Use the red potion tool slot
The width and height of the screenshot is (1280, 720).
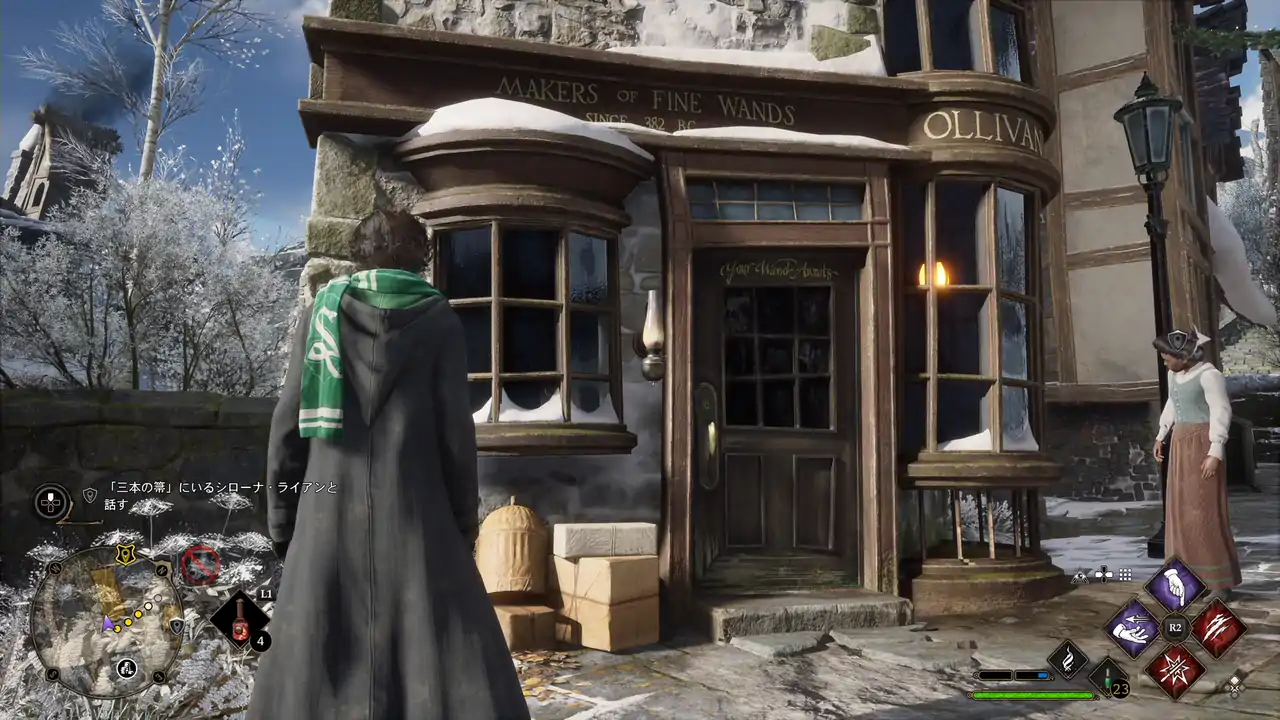[240, 620]
